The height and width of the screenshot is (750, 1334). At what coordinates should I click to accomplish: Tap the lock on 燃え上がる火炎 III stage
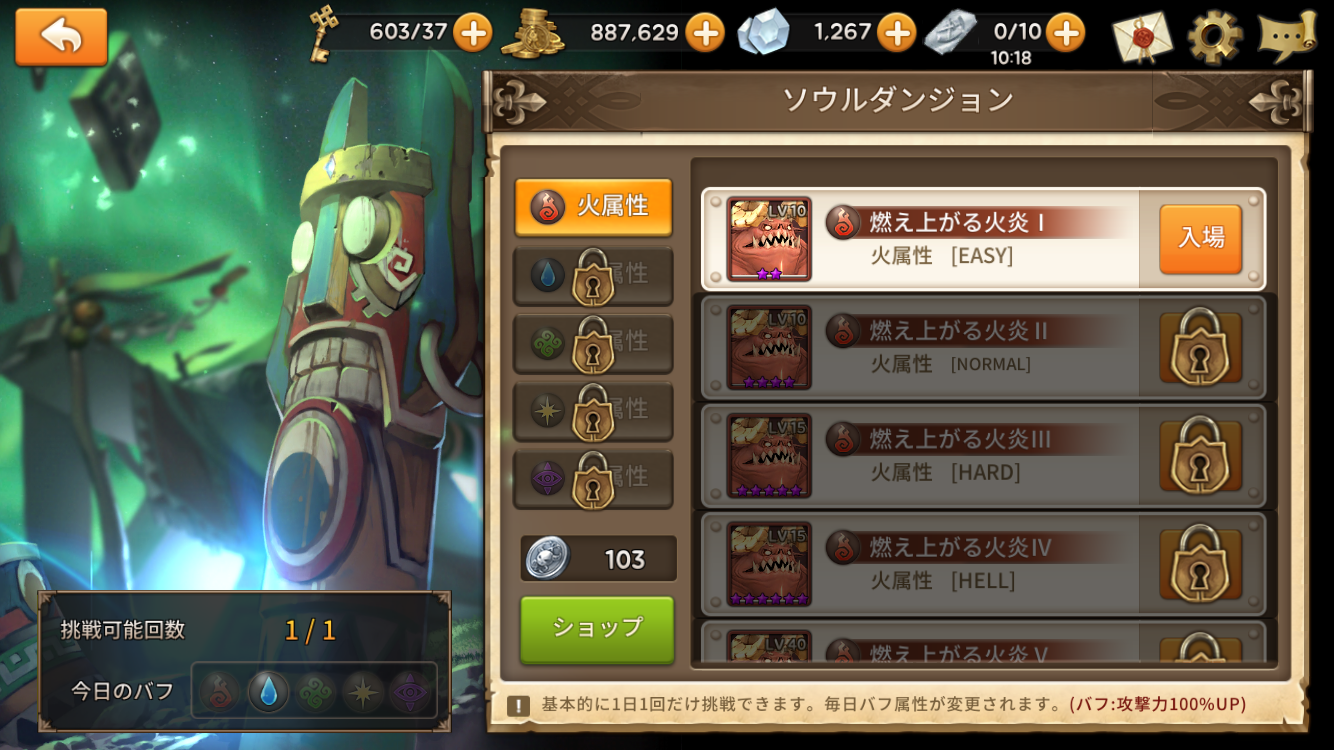[1200, 456]
